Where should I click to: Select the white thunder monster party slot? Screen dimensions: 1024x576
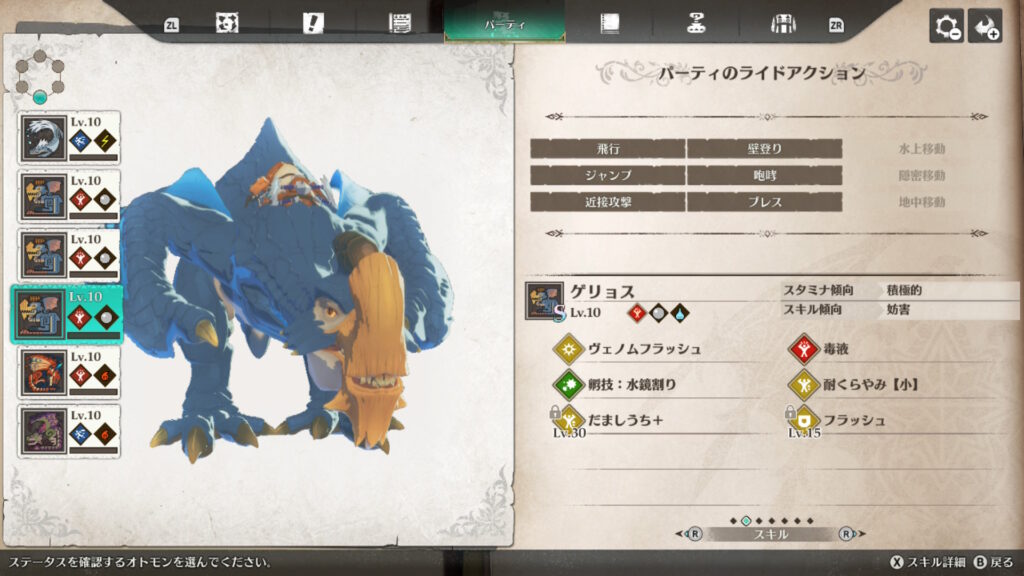click(x=69, y=138)
